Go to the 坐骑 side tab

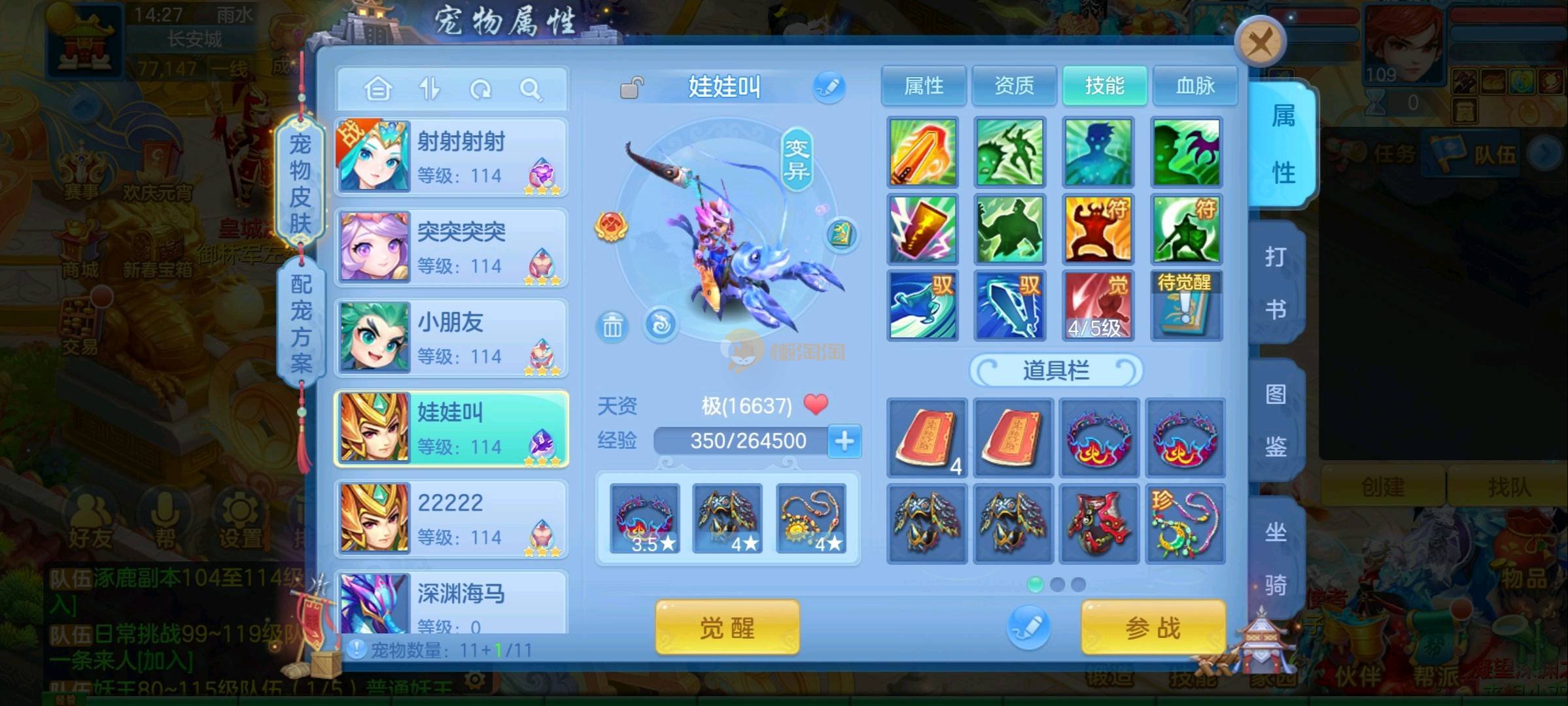[1275, 558]
